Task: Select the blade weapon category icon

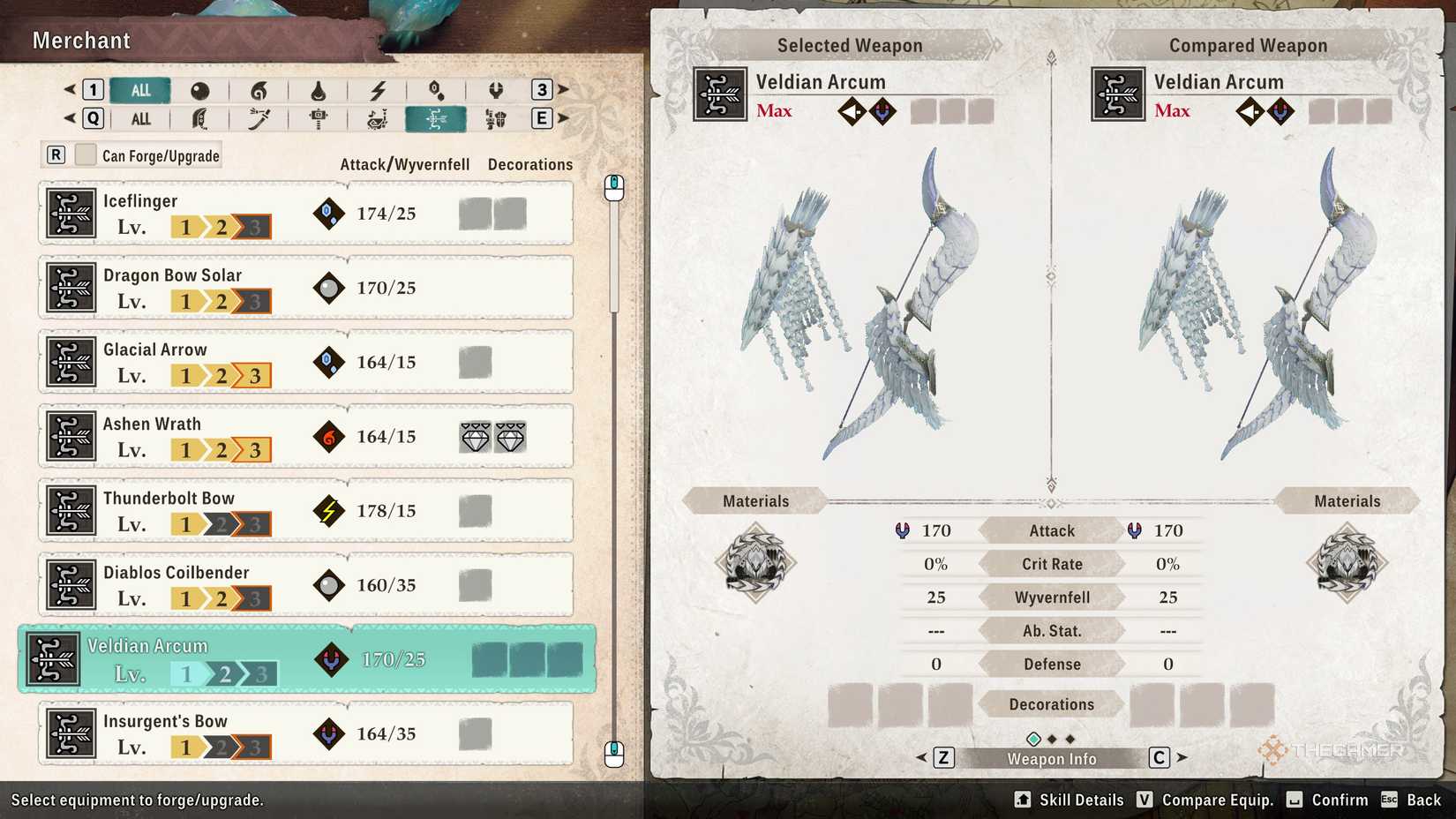Action: [259, 118]
